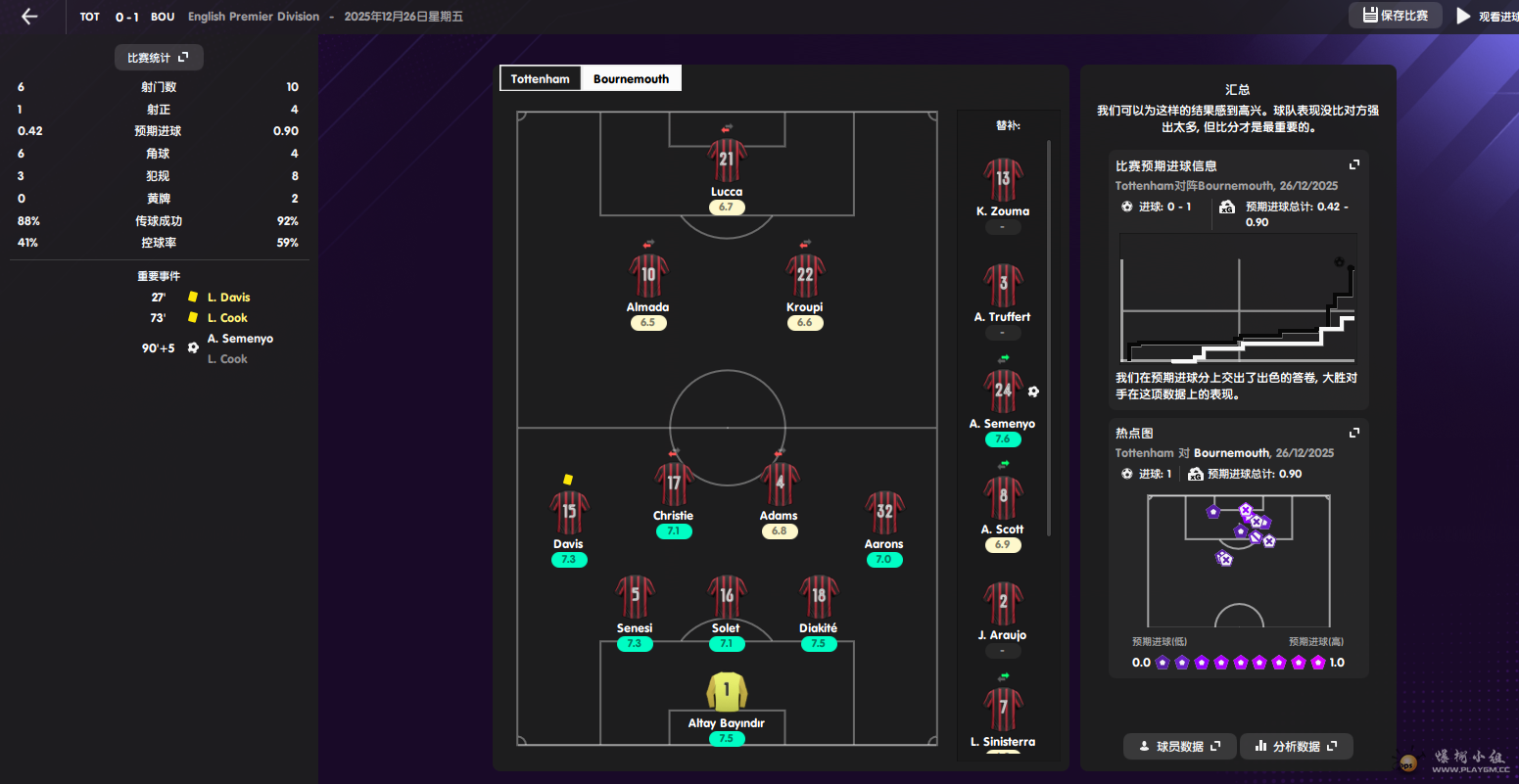This screenshot has width=1519, height=784.
Task: Open the 分析数据 analysis data view
Action: (1296, 747)
